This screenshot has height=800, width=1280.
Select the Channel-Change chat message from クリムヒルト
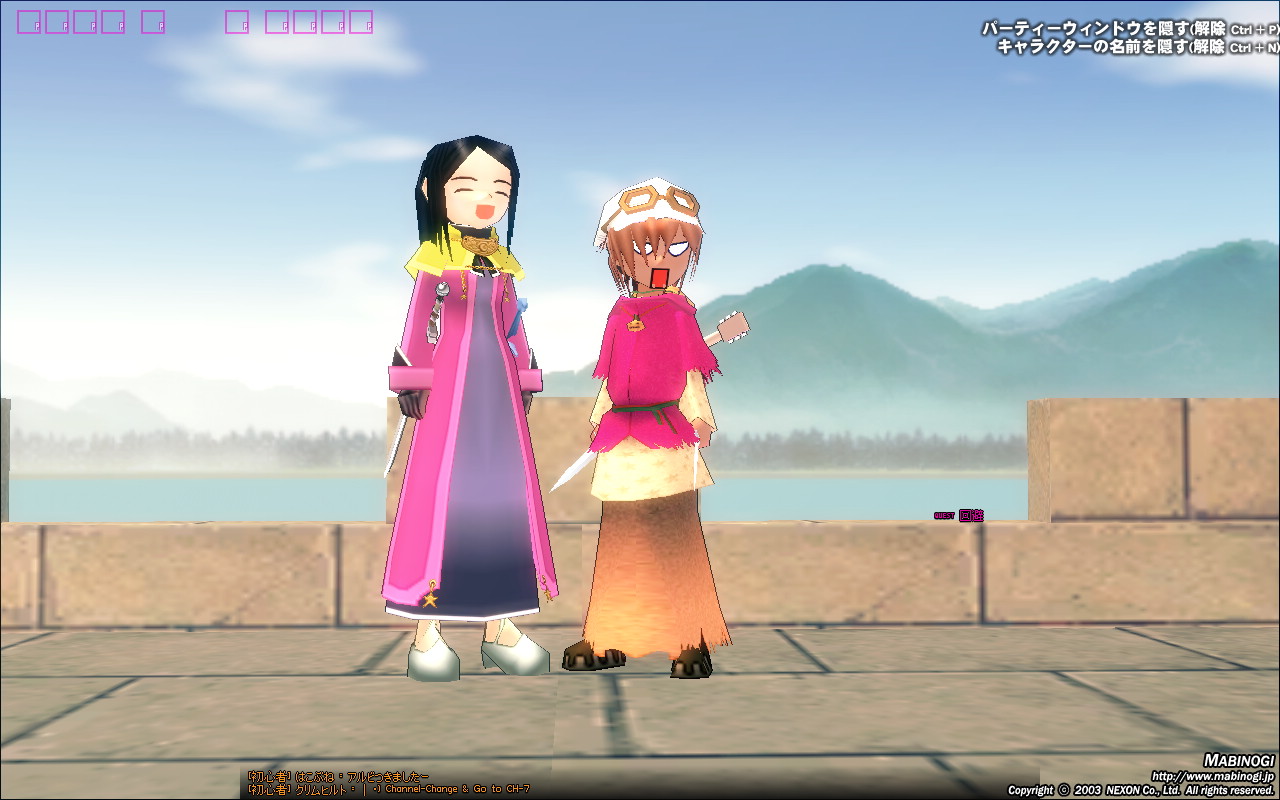point(388,789)
